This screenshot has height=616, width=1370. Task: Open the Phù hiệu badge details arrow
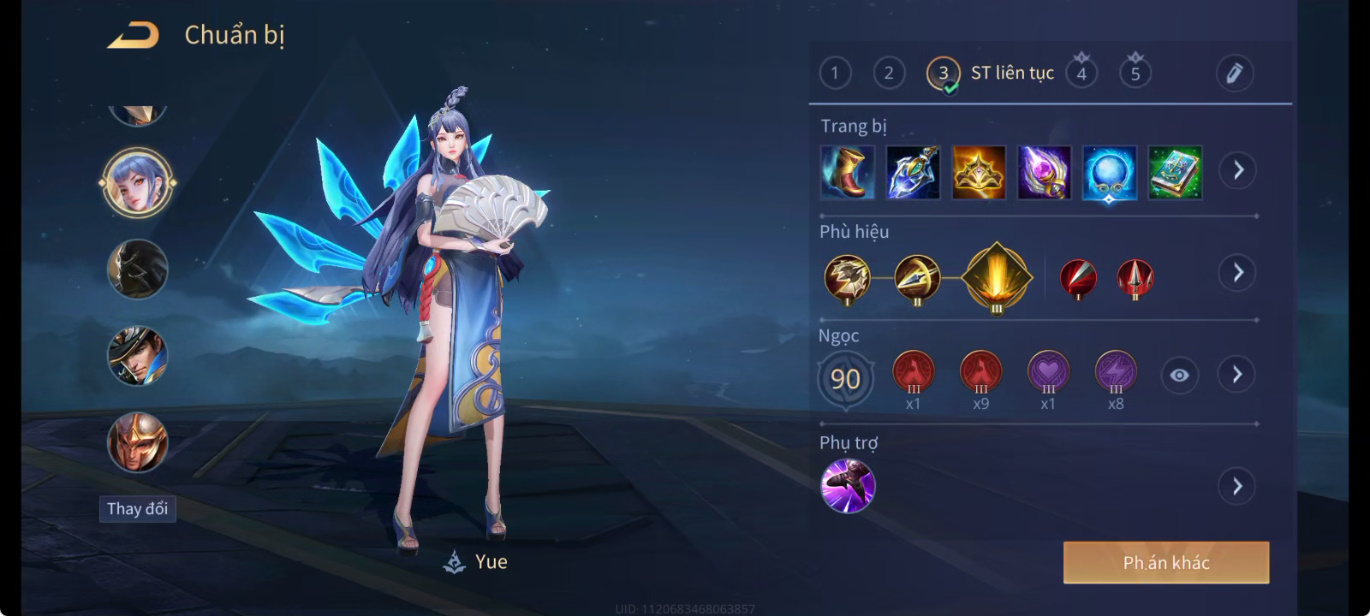point(1237,272)
